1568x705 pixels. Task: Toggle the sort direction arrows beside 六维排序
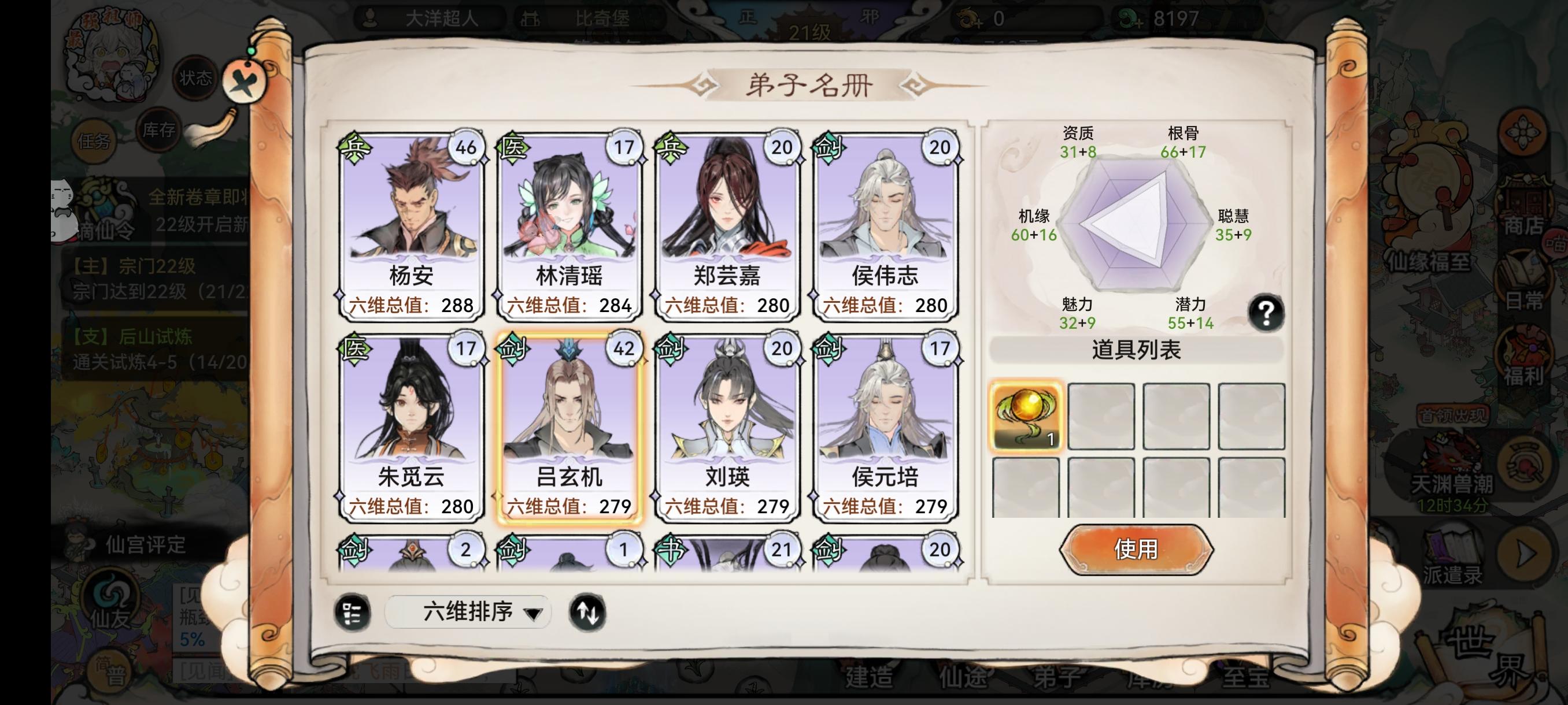click(590, 613)
